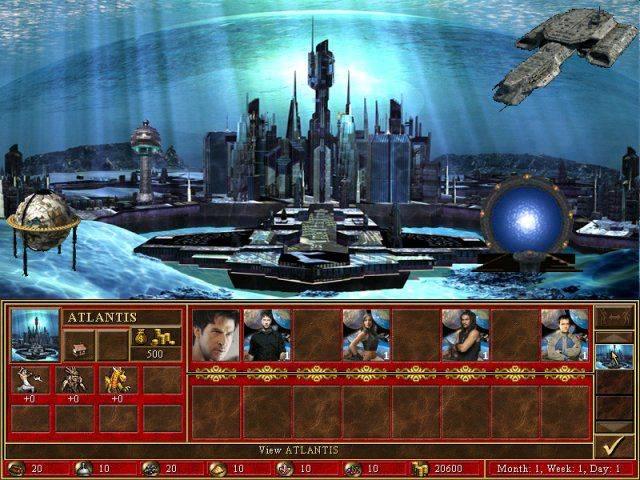The width and height of the screenshot is (640, 480).
Task: View the golden beast creature growth icon
Action: pyautogui.click(x=118, y=381)
